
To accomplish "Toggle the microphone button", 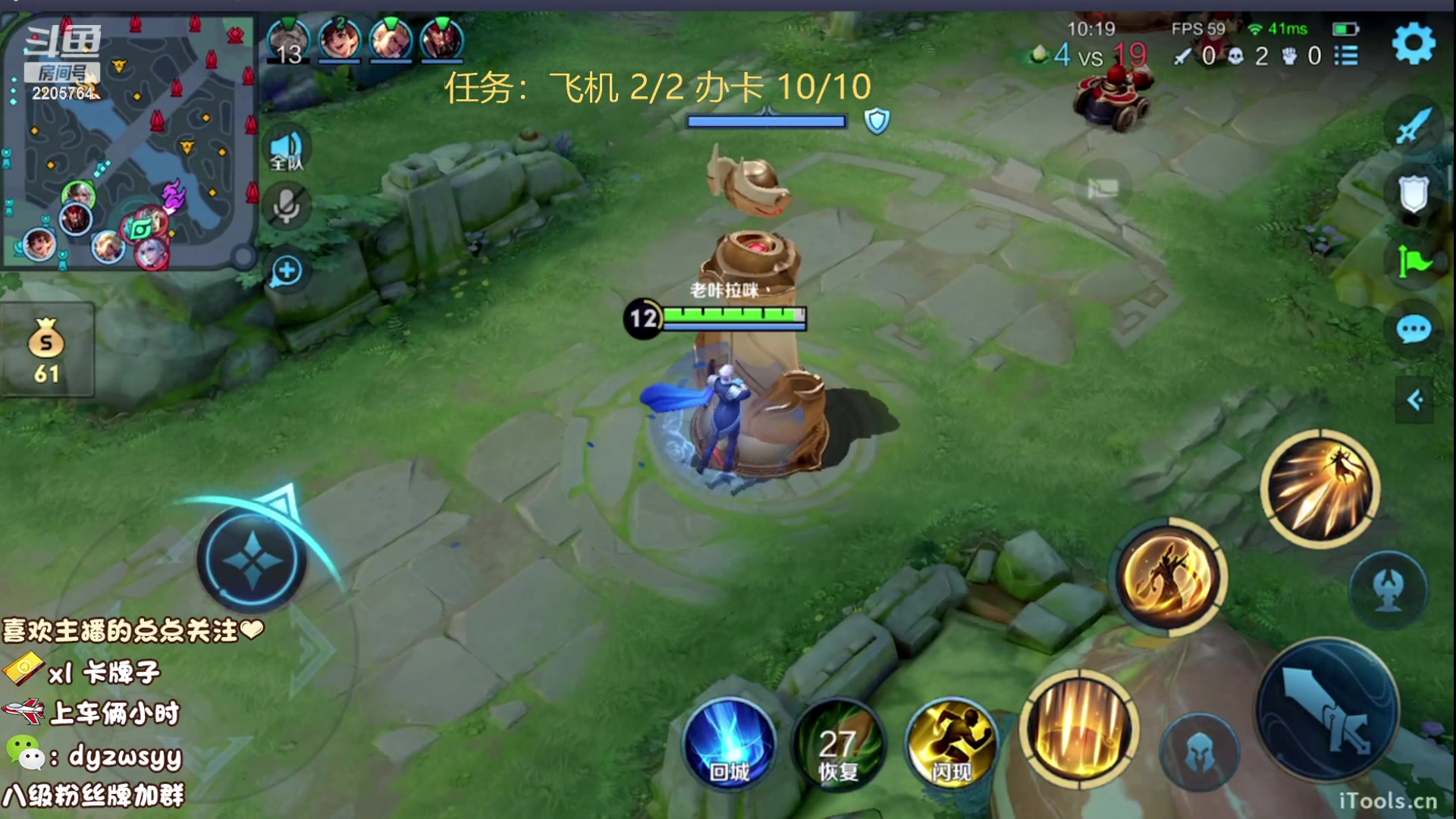I will click(x=287, y=206).
